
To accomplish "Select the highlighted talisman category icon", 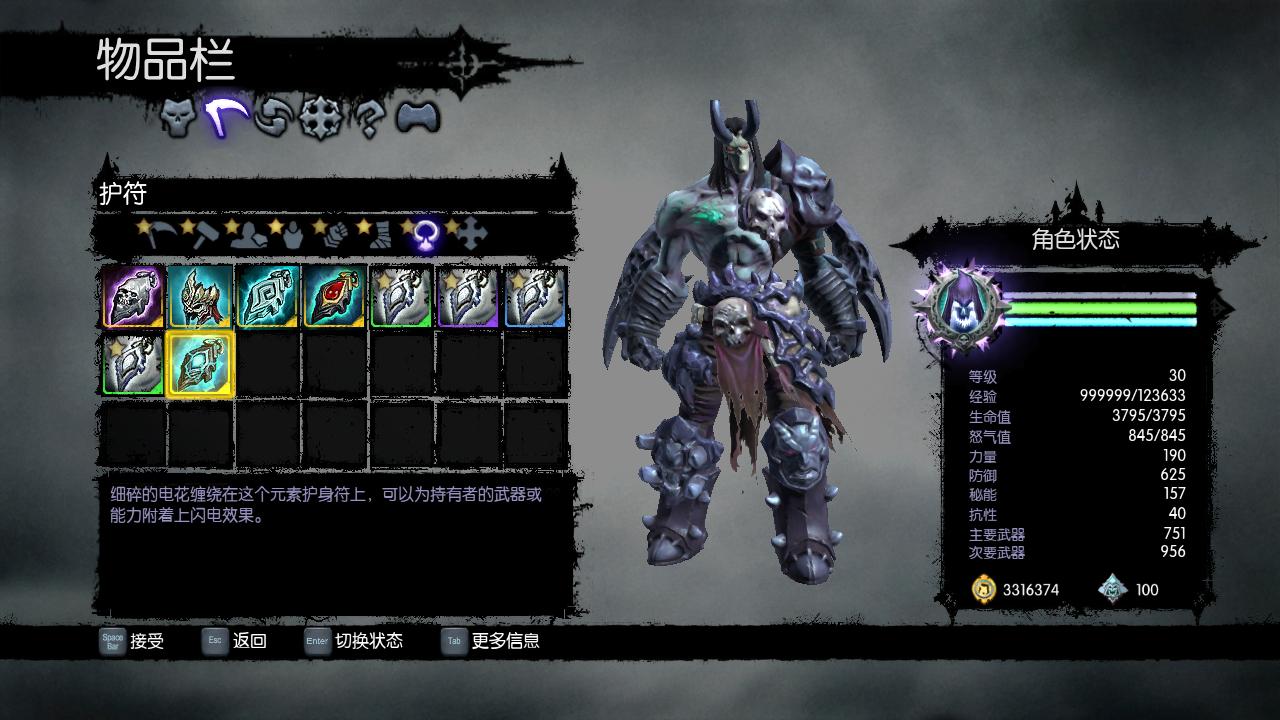I will [x=424, y=235].
